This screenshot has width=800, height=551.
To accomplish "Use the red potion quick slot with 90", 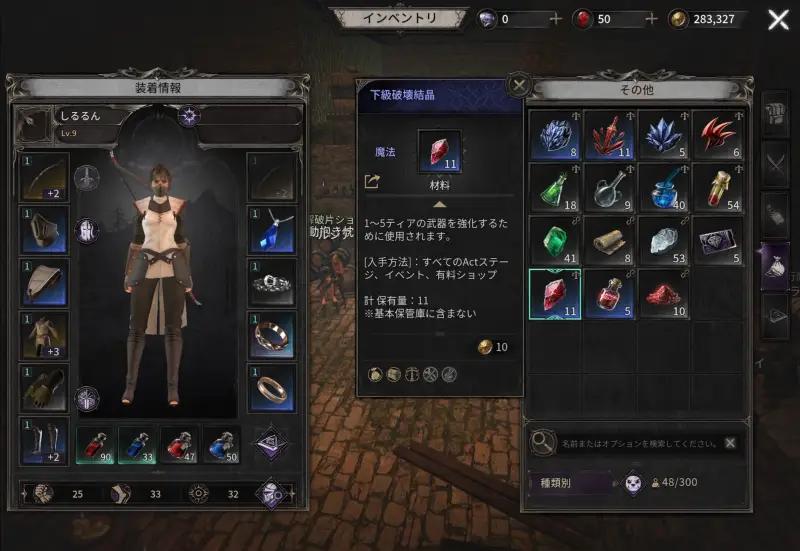I will [94, 445].
